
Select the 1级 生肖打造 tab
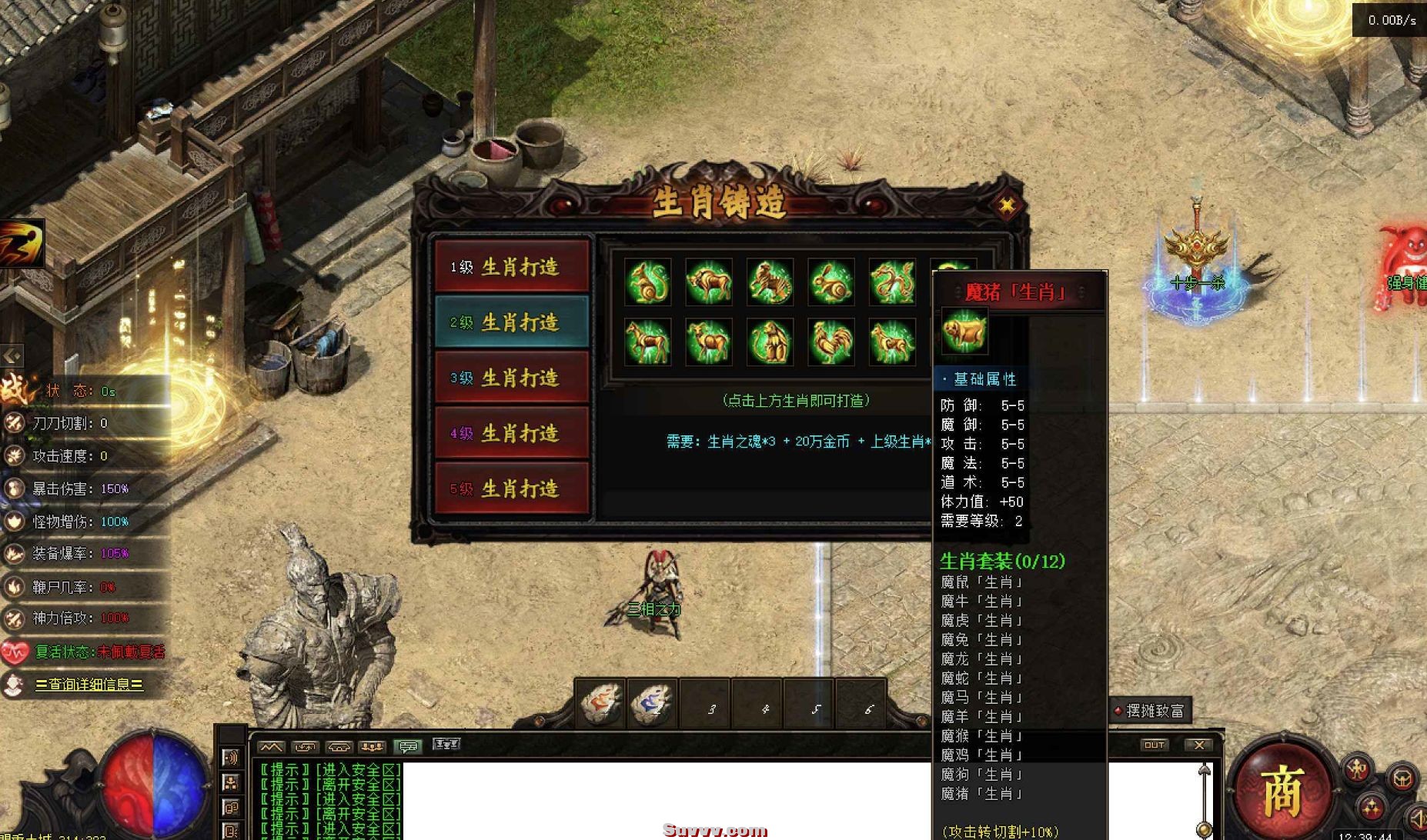pyautogui.click(x=512, y=267)
